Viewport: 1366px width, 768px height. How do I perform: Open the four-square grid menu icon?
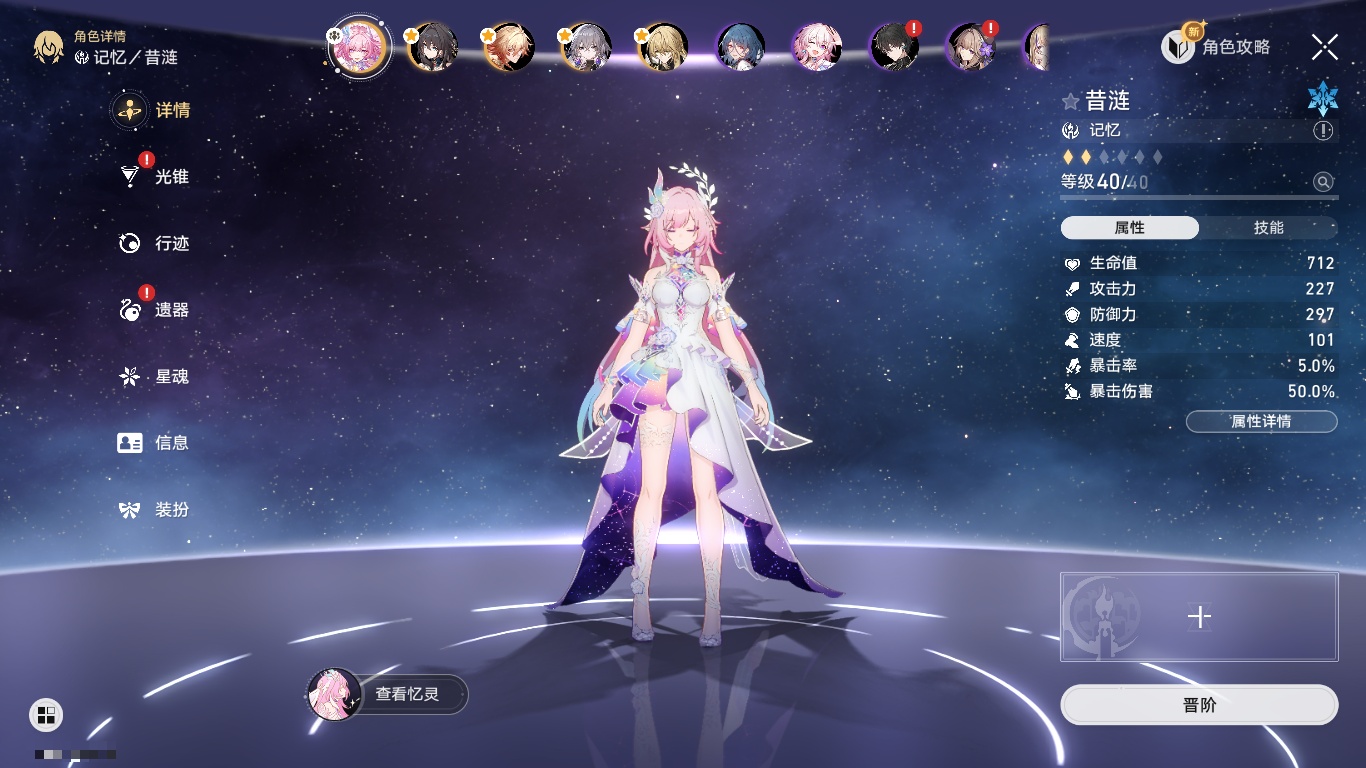pyautogui.click(x=46, y=714)
